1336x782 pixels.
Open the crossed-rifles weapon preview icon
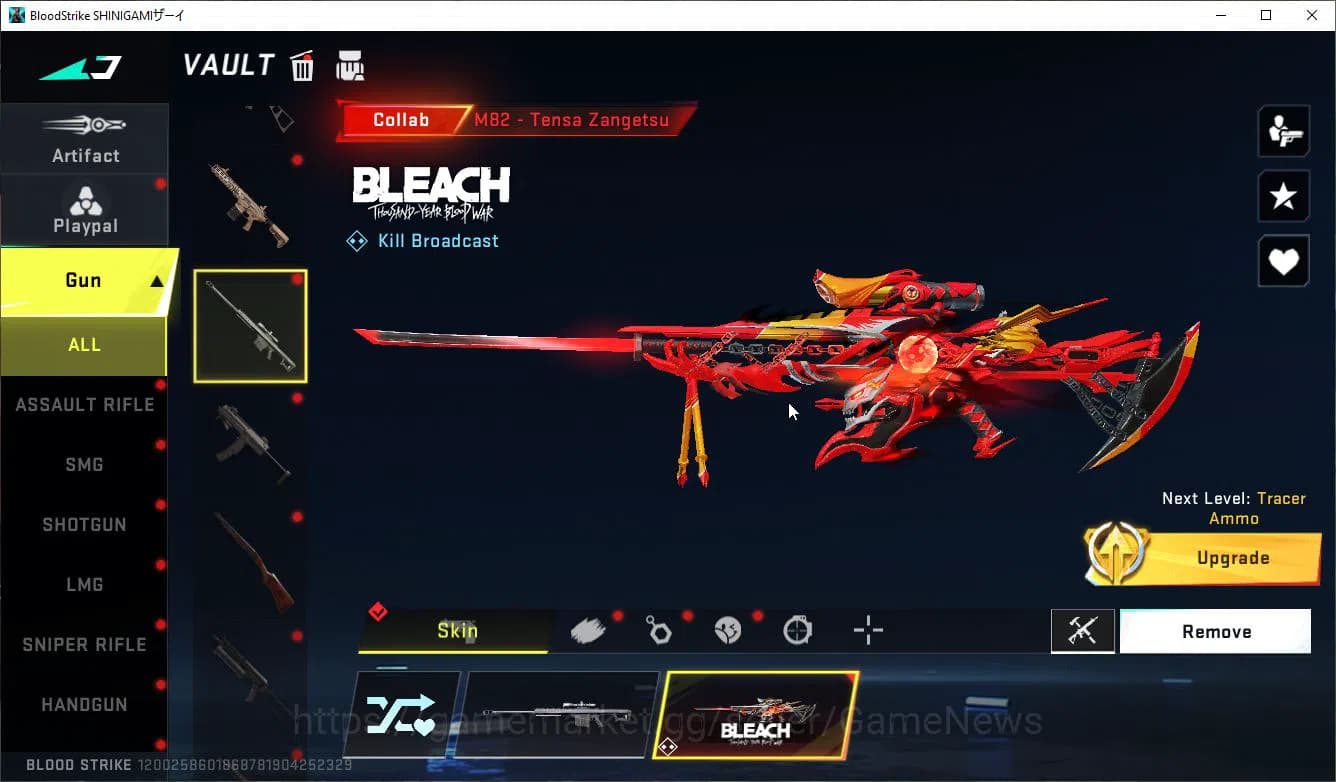tap(1083, 631)
